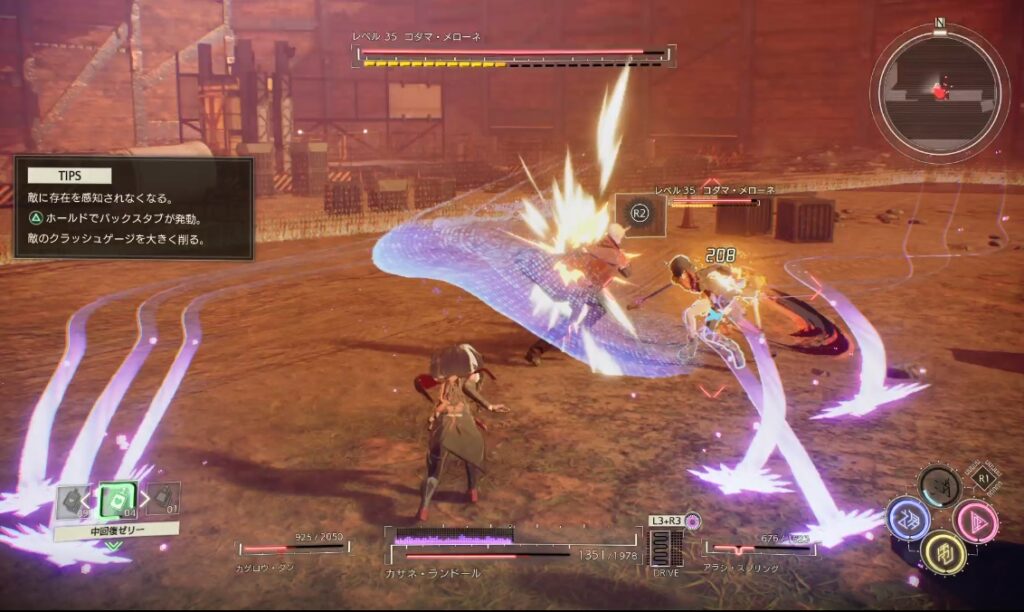Activate the blue SAS ability icon
This screenshot has height=612, width=1024.
pyautogui.click(x=908, y=519)
